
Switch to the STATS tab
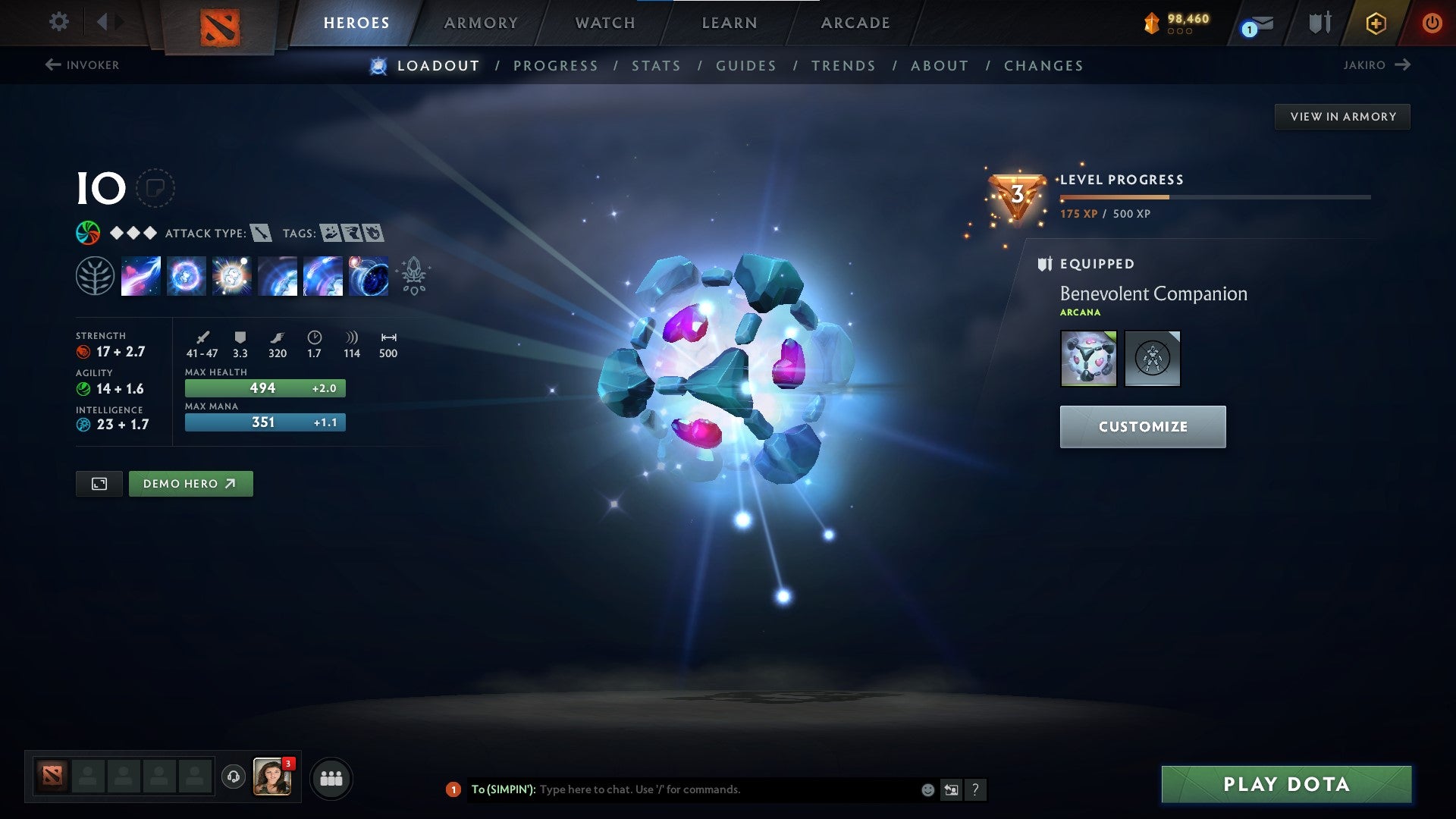click(657, 66)
